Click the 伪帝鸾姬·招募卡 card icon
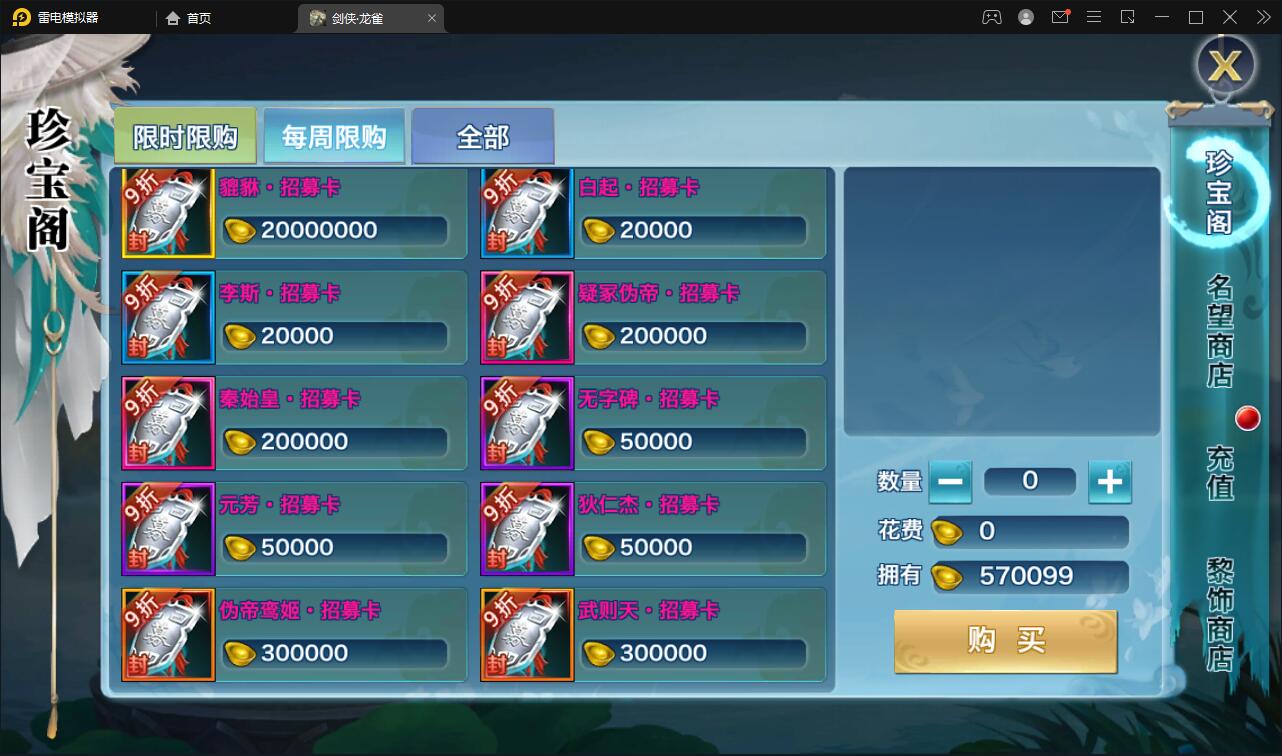Screen dimensions: 1282x756 point(168,635)
